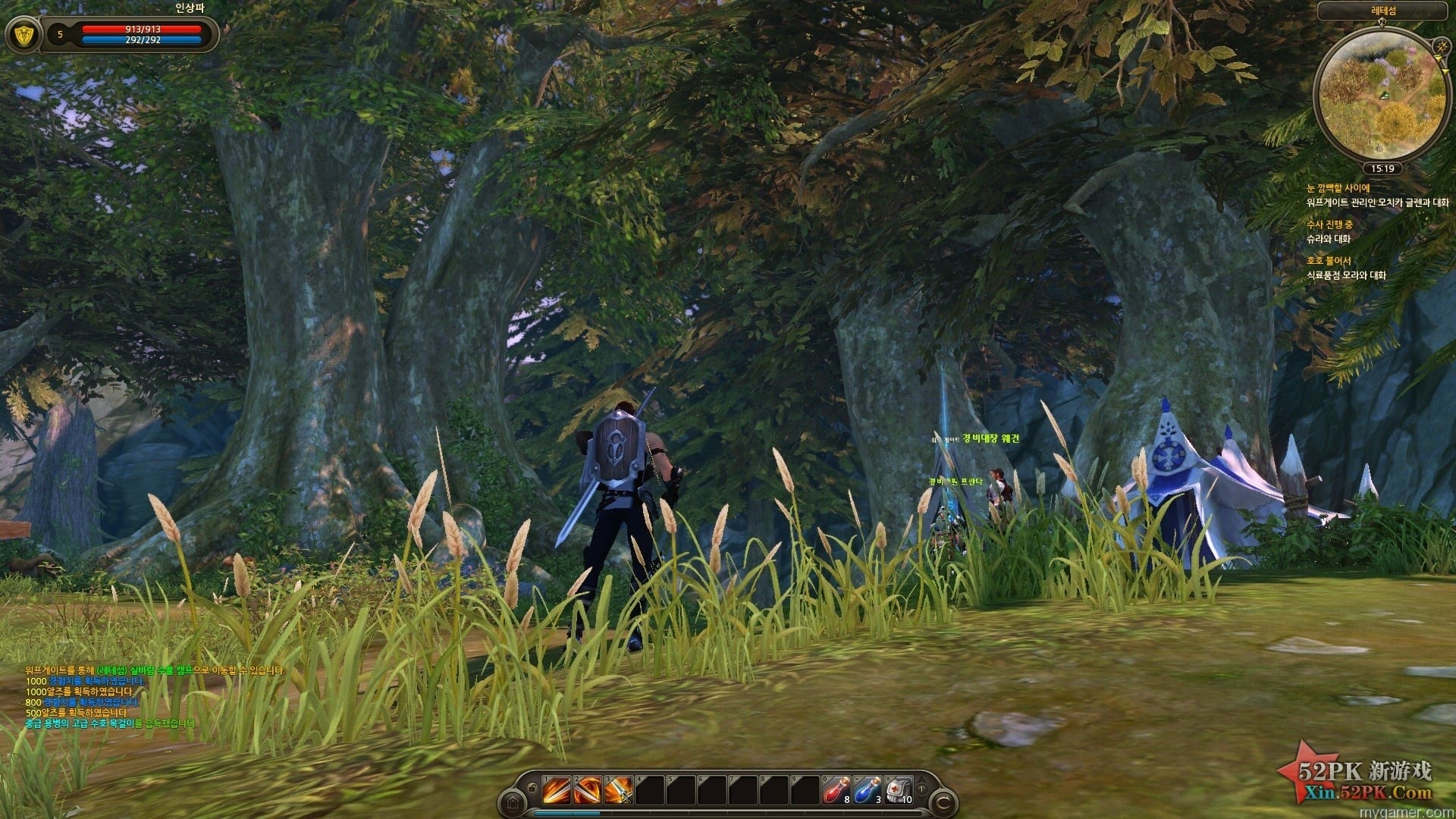The image size is (1456, 819).
Task: Use the fiery whirl skill in slot 2
Action: pyautogui.click(x=586, y=791)
